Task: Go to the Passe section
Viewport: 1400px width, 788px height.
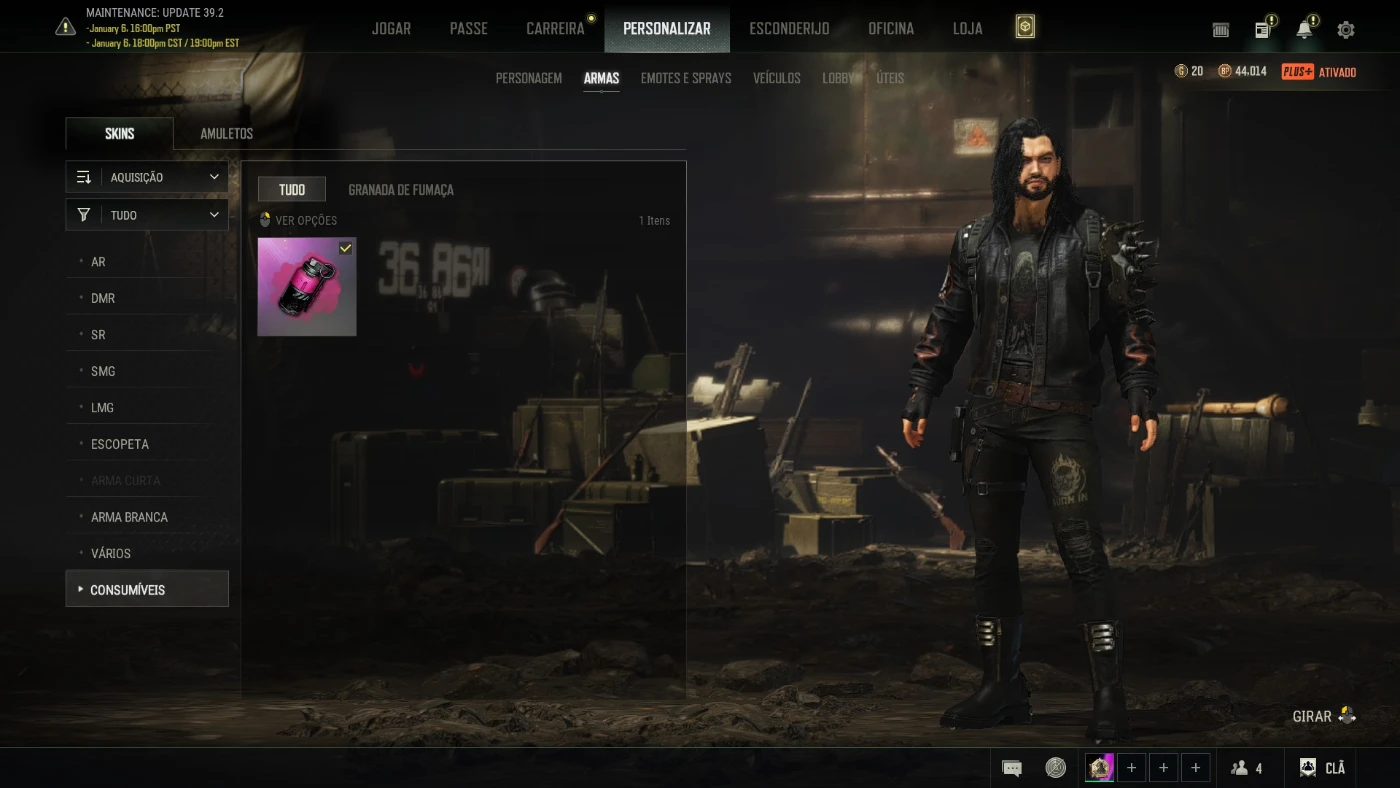Action: (x=468, y=28)
